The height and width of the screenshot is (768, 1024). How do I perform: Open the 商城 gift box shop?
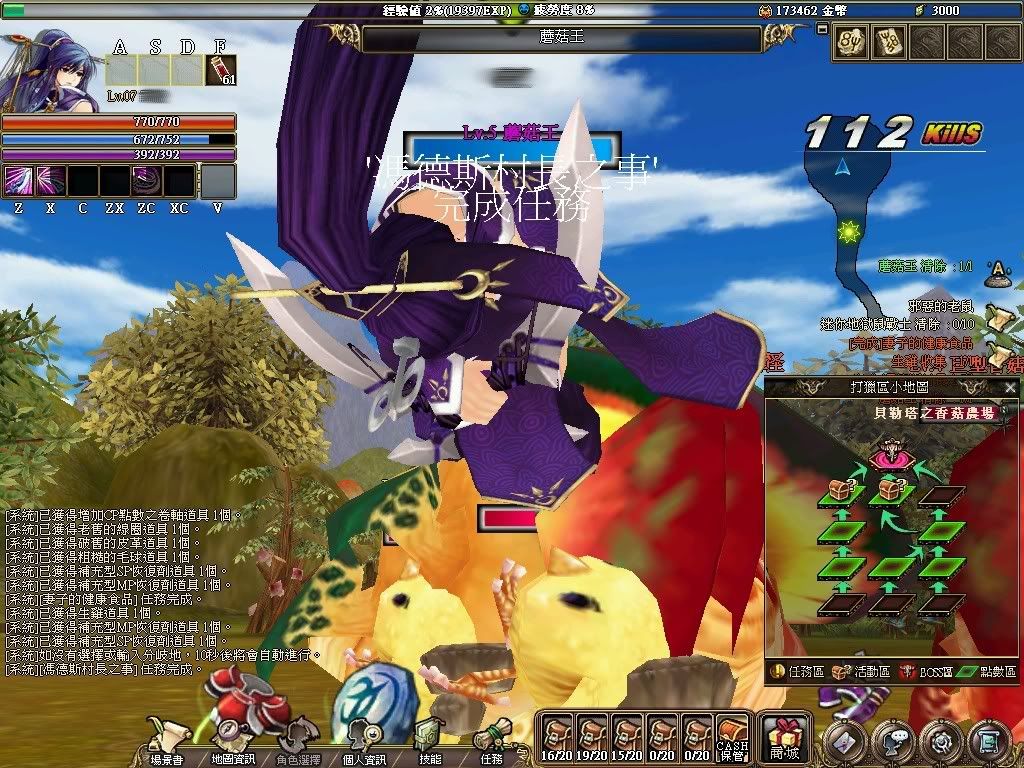point(783,738)
